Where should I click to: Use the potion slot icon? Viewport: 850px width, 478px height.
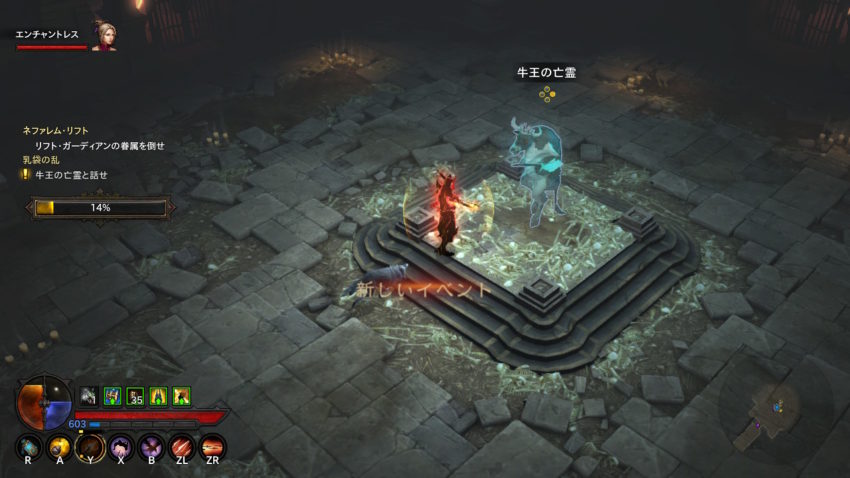pos(30,446)
